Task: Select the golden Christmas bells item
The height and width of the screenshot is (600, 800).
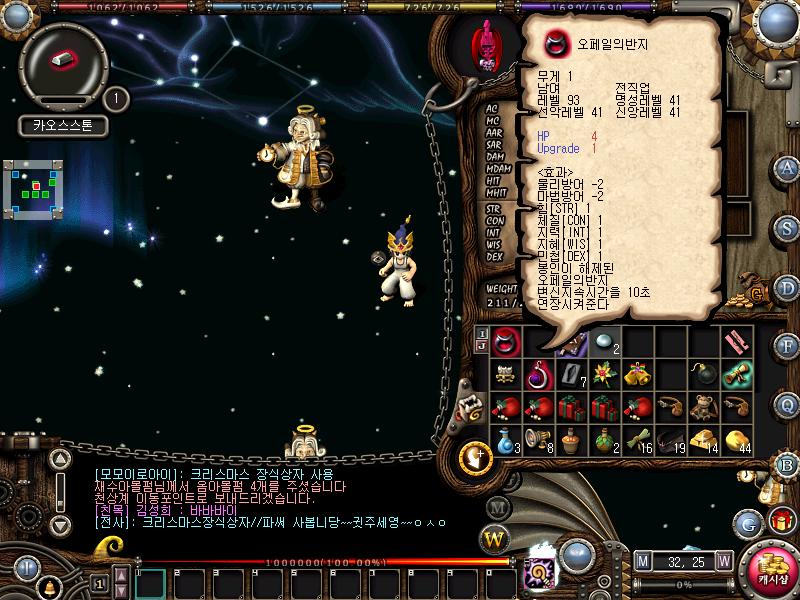Action: (x=639, y=375)
